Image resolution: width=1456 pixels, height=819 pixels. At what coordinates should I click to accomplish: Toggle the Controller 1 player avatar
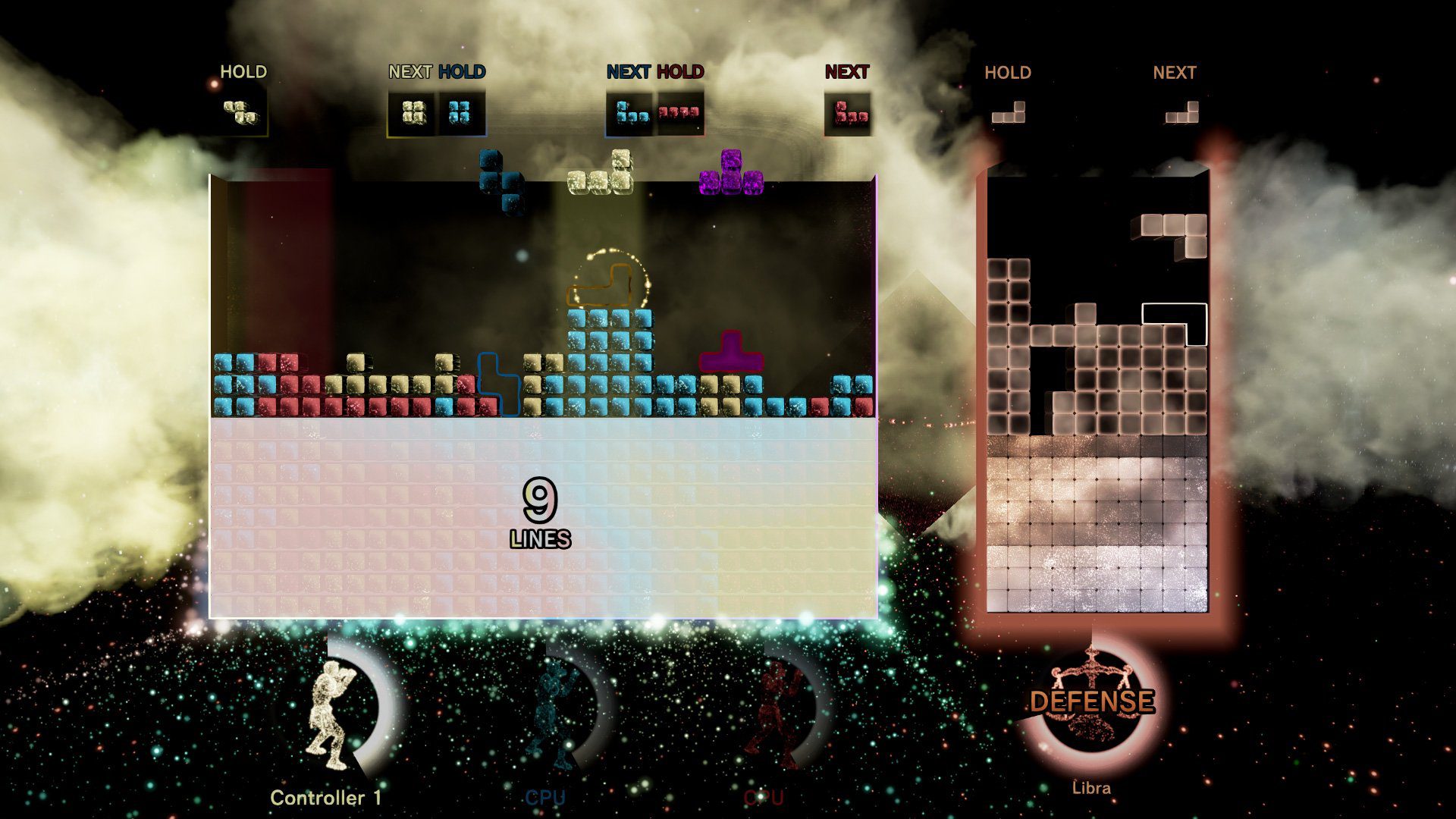331,716
